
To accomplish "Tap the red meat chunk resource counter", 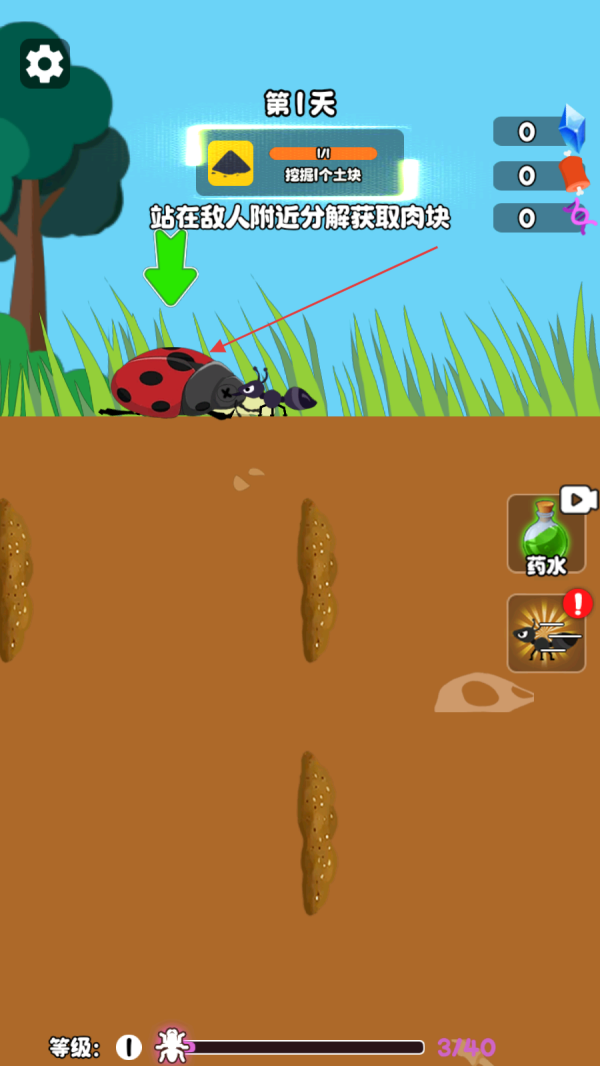I will click(540, 176).
